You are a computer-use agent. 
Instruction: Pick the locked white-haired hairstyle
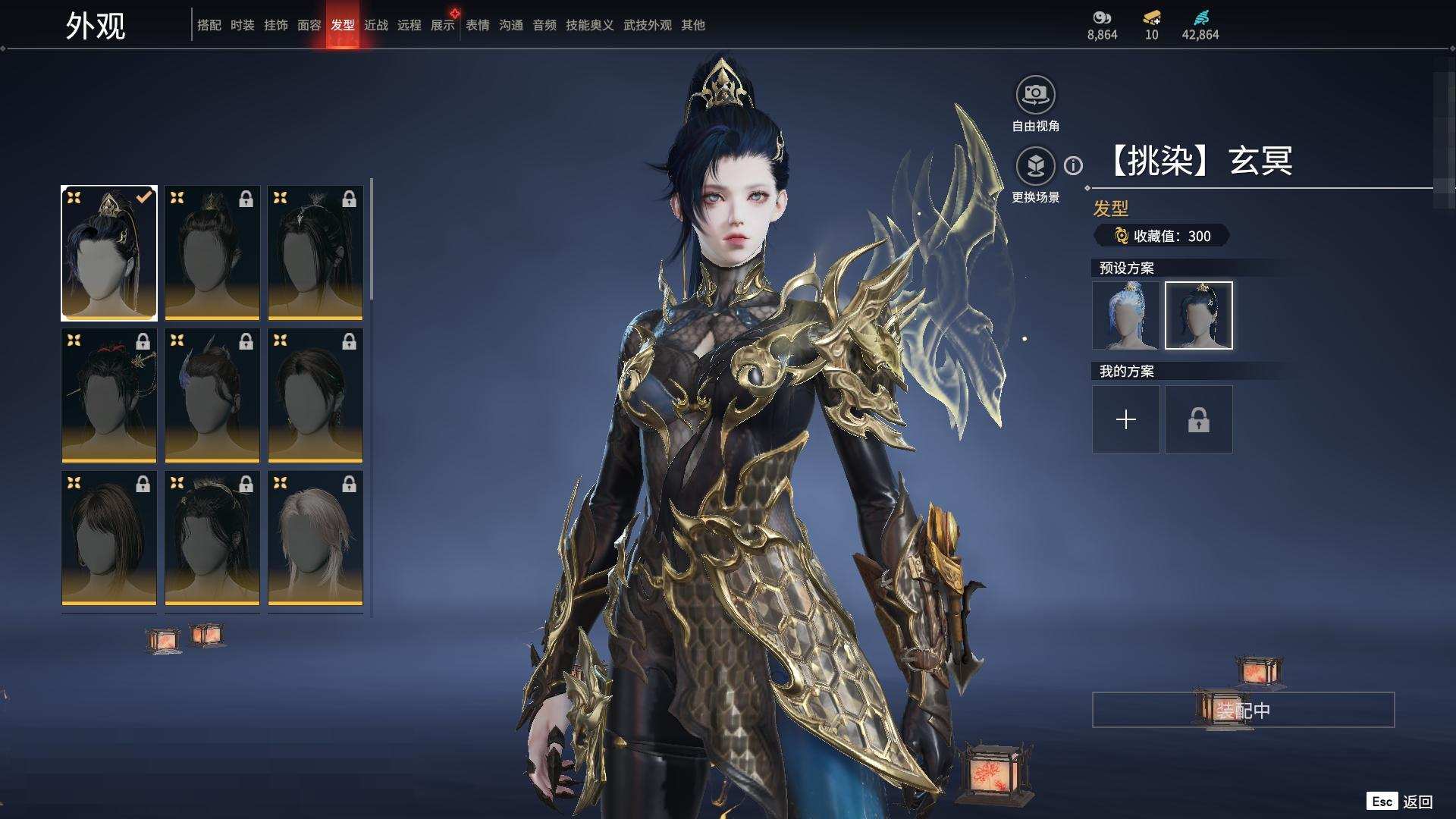tap(315, 537)
